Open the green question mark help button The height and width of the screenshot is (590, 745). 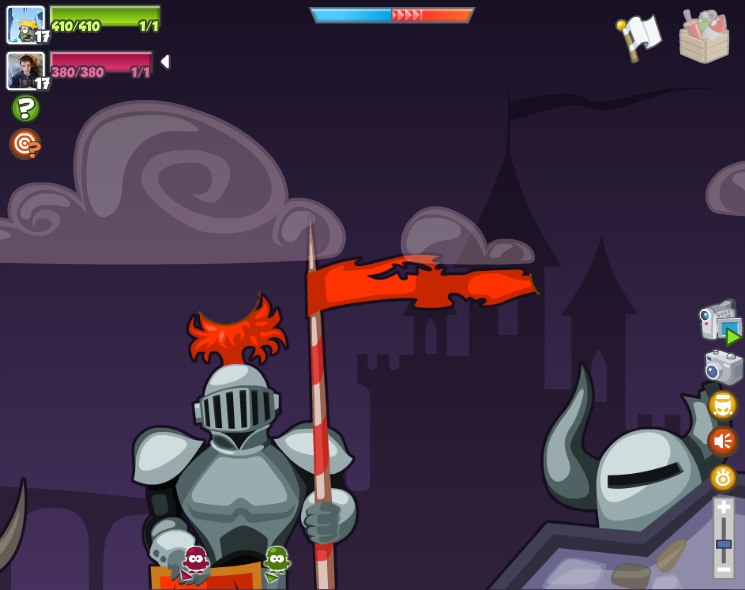coord(25,108)
